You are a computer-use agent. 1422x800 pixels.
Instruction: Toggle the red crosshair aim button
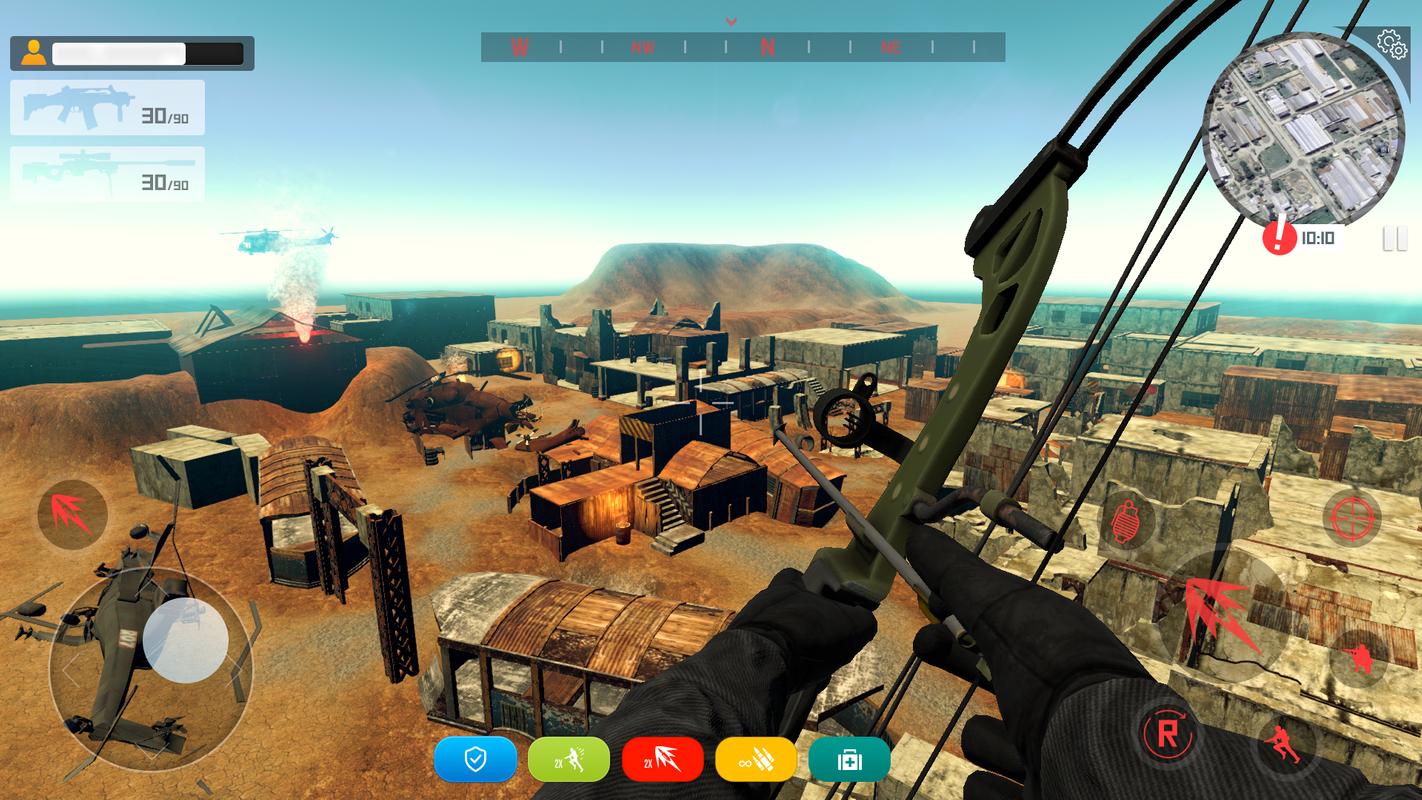[x=1352, y=518]
